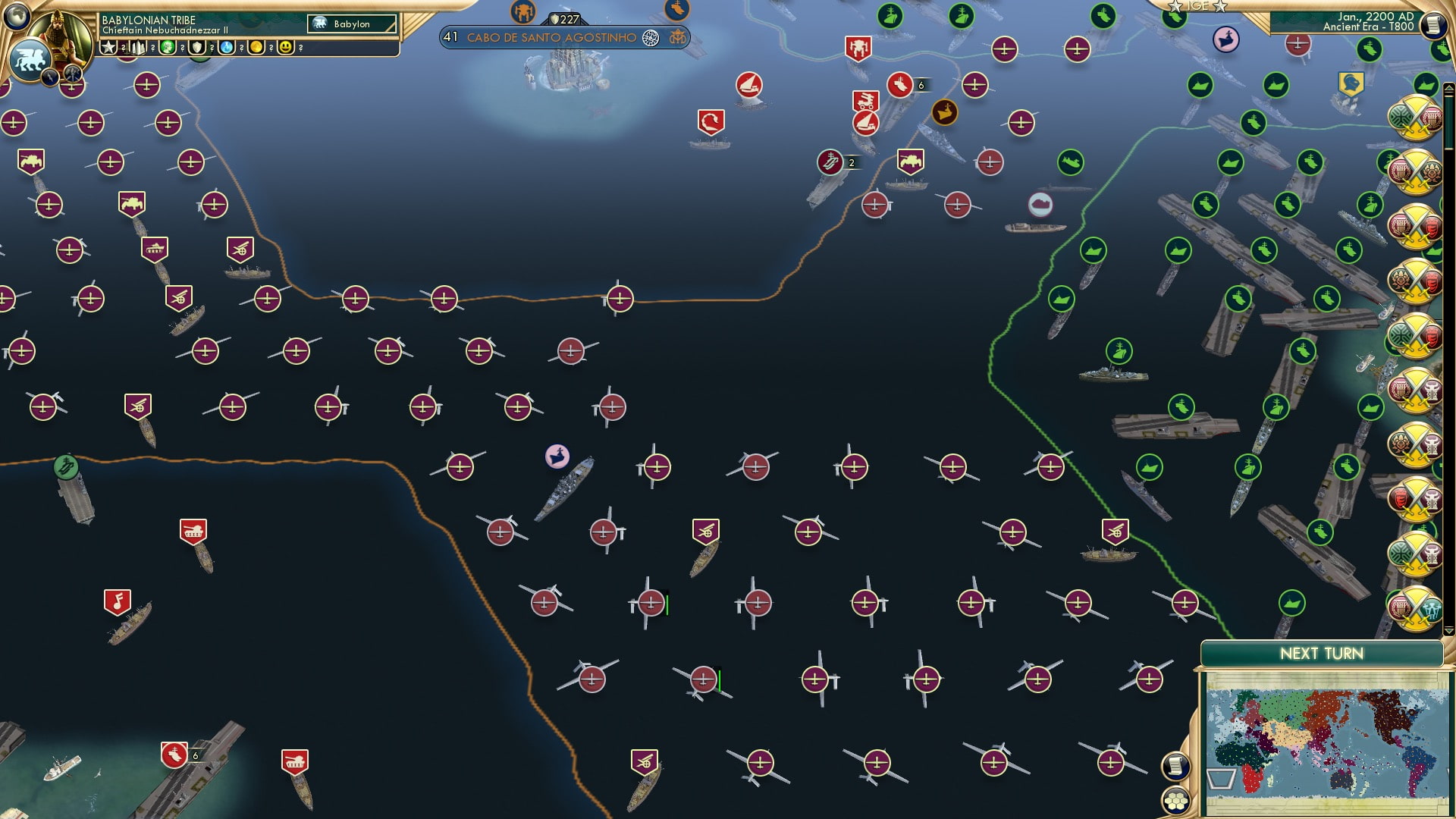Open the notification log scroll above the minimap
1456x819 pixels.
[1175, 767]
